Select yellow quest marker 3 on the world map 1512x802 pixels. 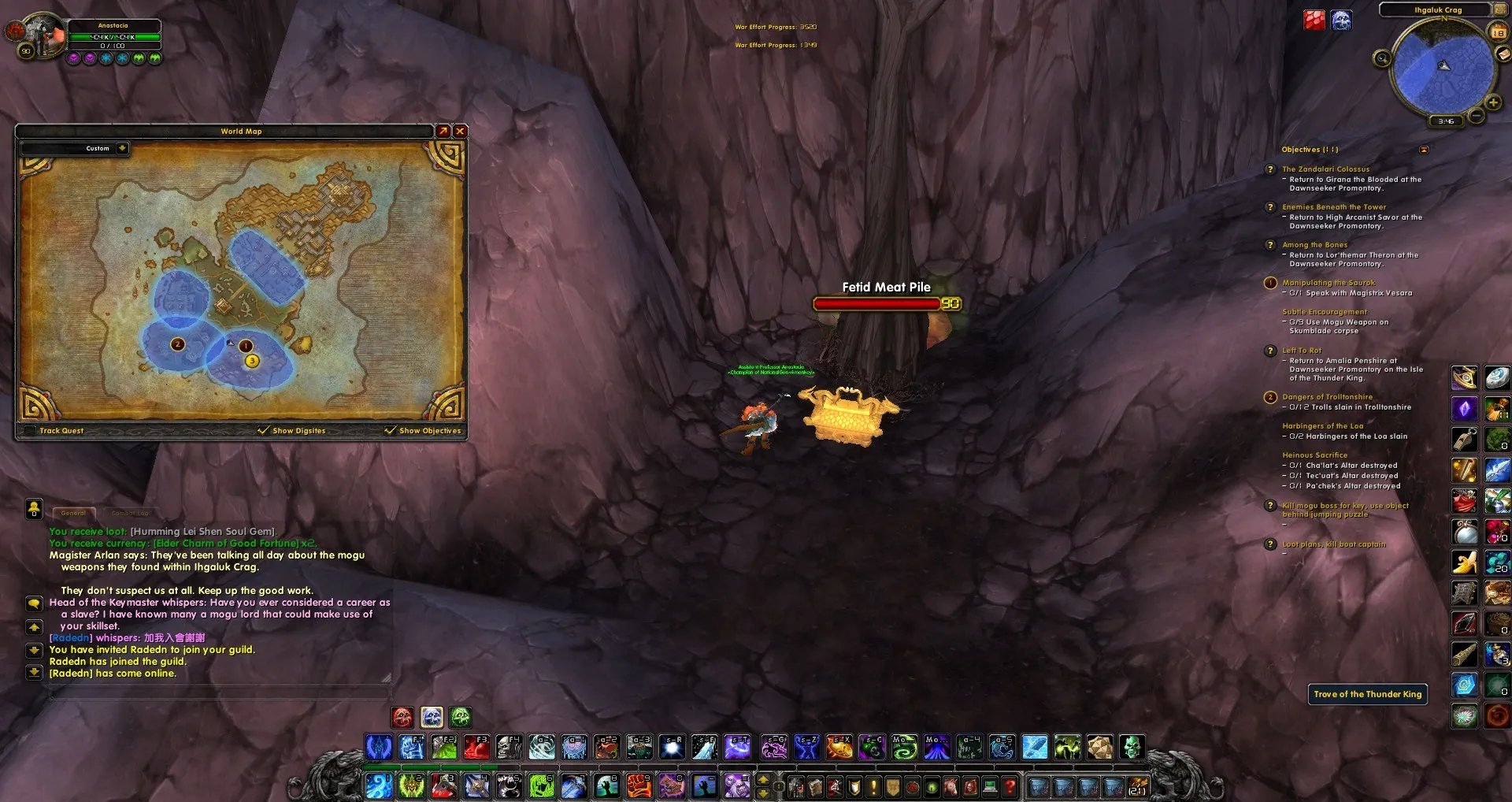(x=252, y=361)
